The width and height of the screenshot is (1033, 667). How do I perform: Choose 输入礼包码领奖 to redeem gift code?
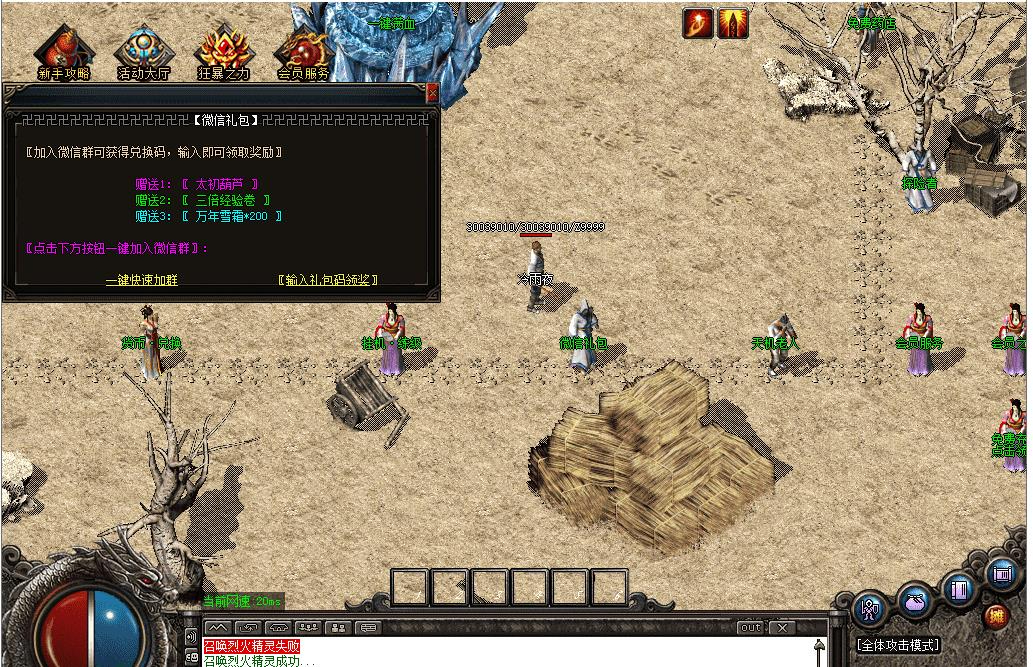click(x=329, y=280)
